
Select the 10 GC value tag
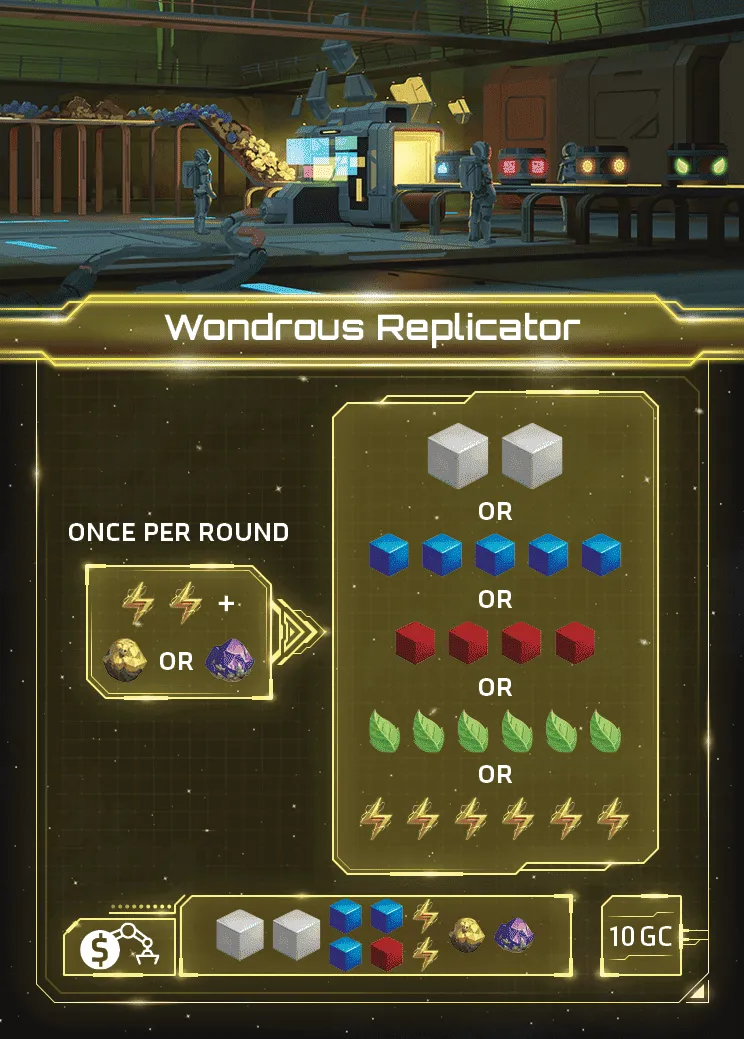click(641, 937)
